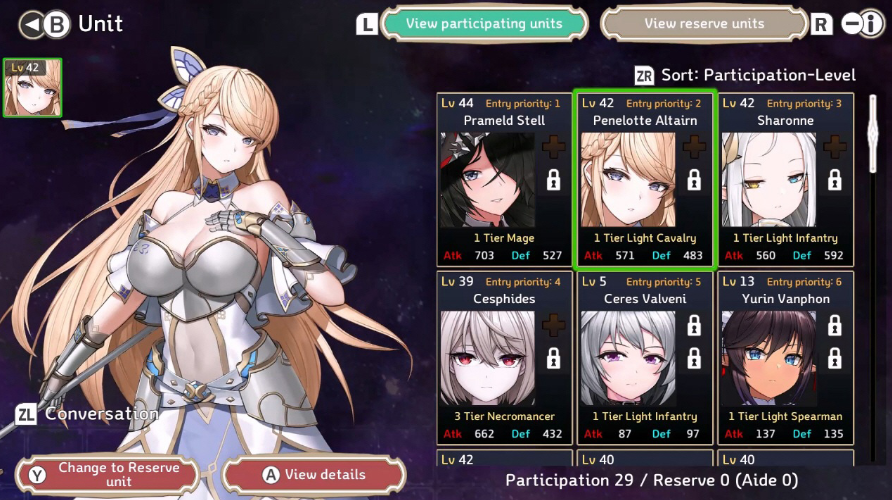Pick the Cesphides Necromancer card

click(x=504, y=358)
